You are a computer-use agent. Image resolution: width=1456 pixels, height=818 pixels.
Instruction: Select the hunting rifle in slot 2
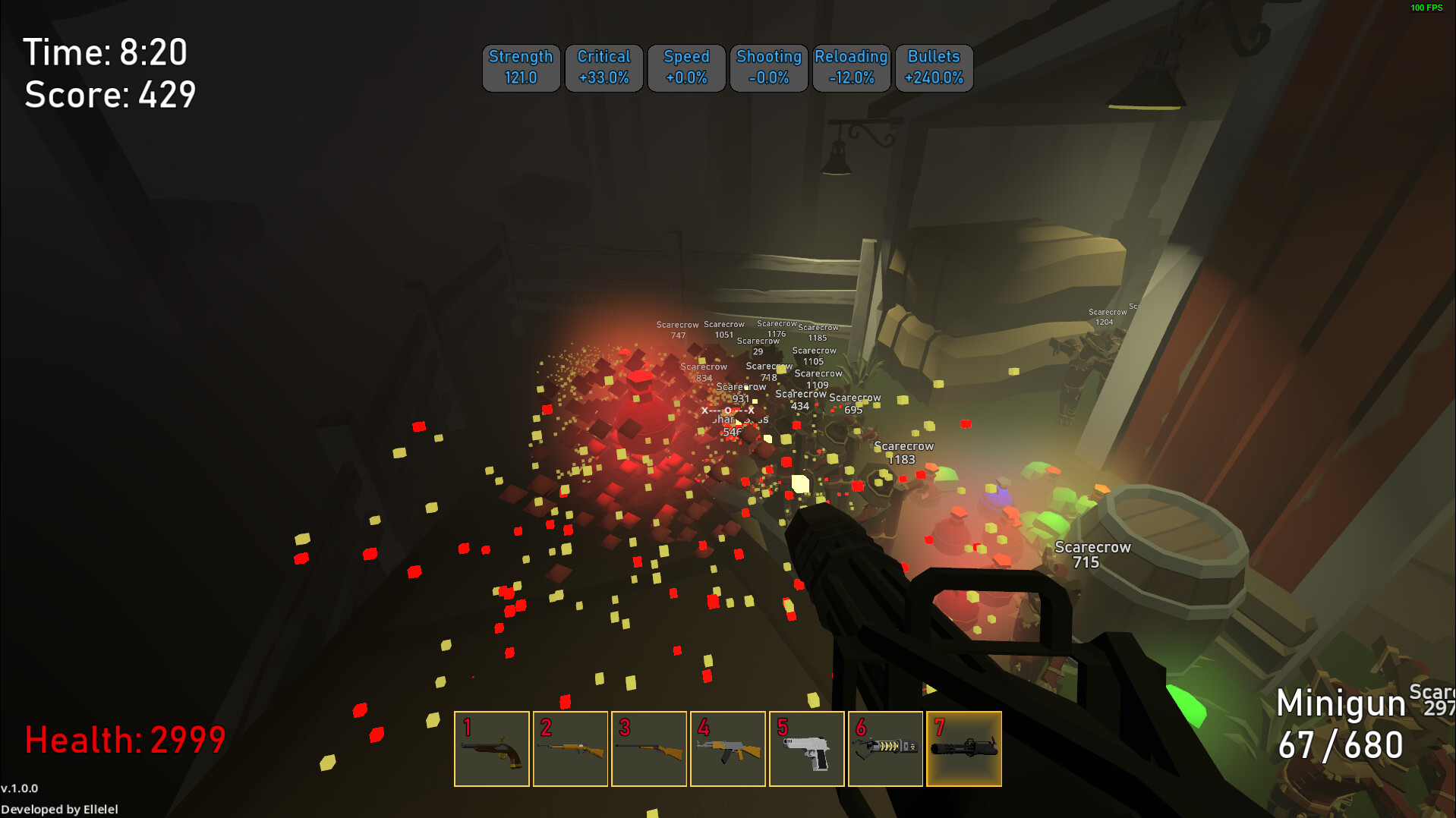click(x=570, y=749)
